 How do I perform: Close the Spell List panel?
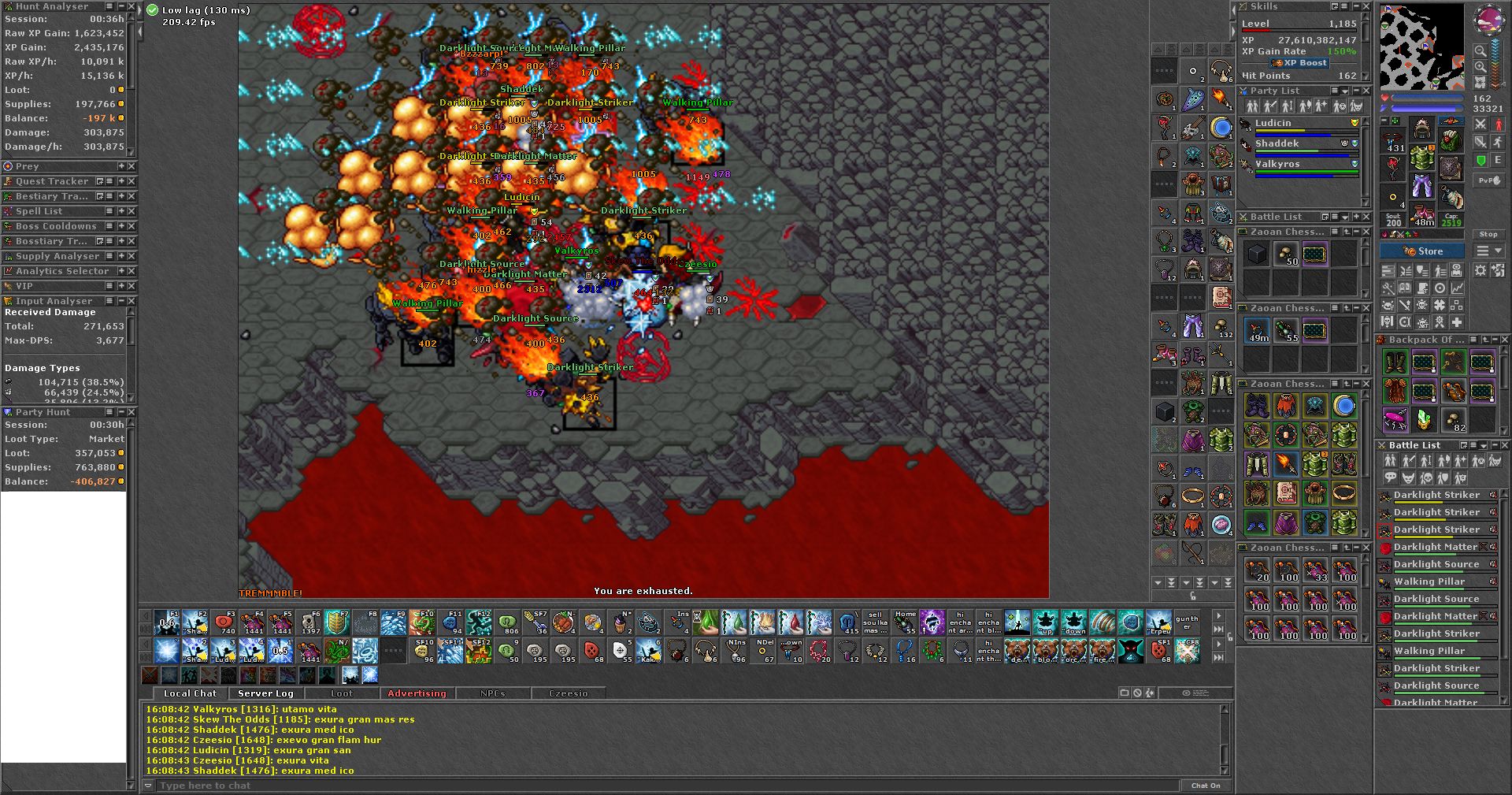tap(132, 211)
